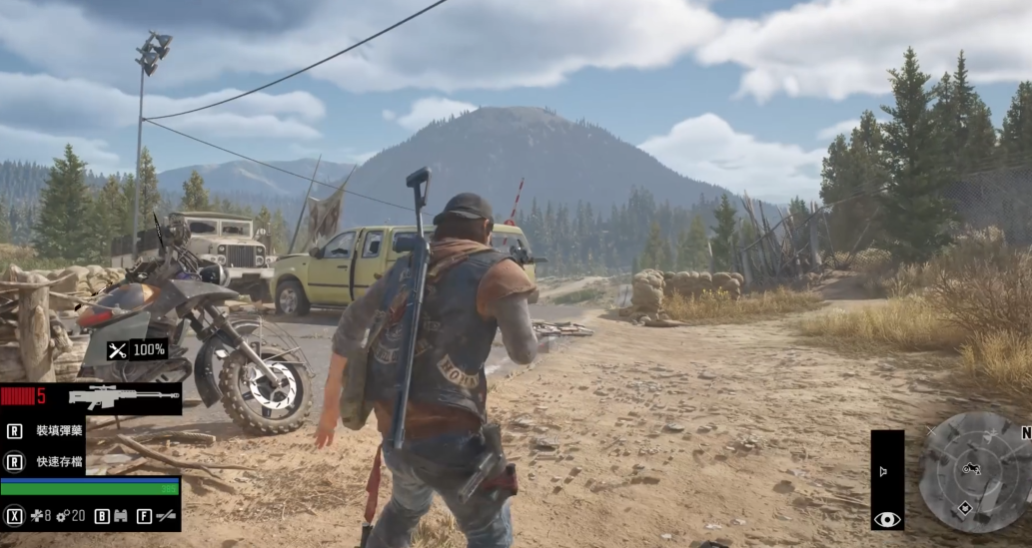Click the crossed-out item icon next to F

click(166, 516)
